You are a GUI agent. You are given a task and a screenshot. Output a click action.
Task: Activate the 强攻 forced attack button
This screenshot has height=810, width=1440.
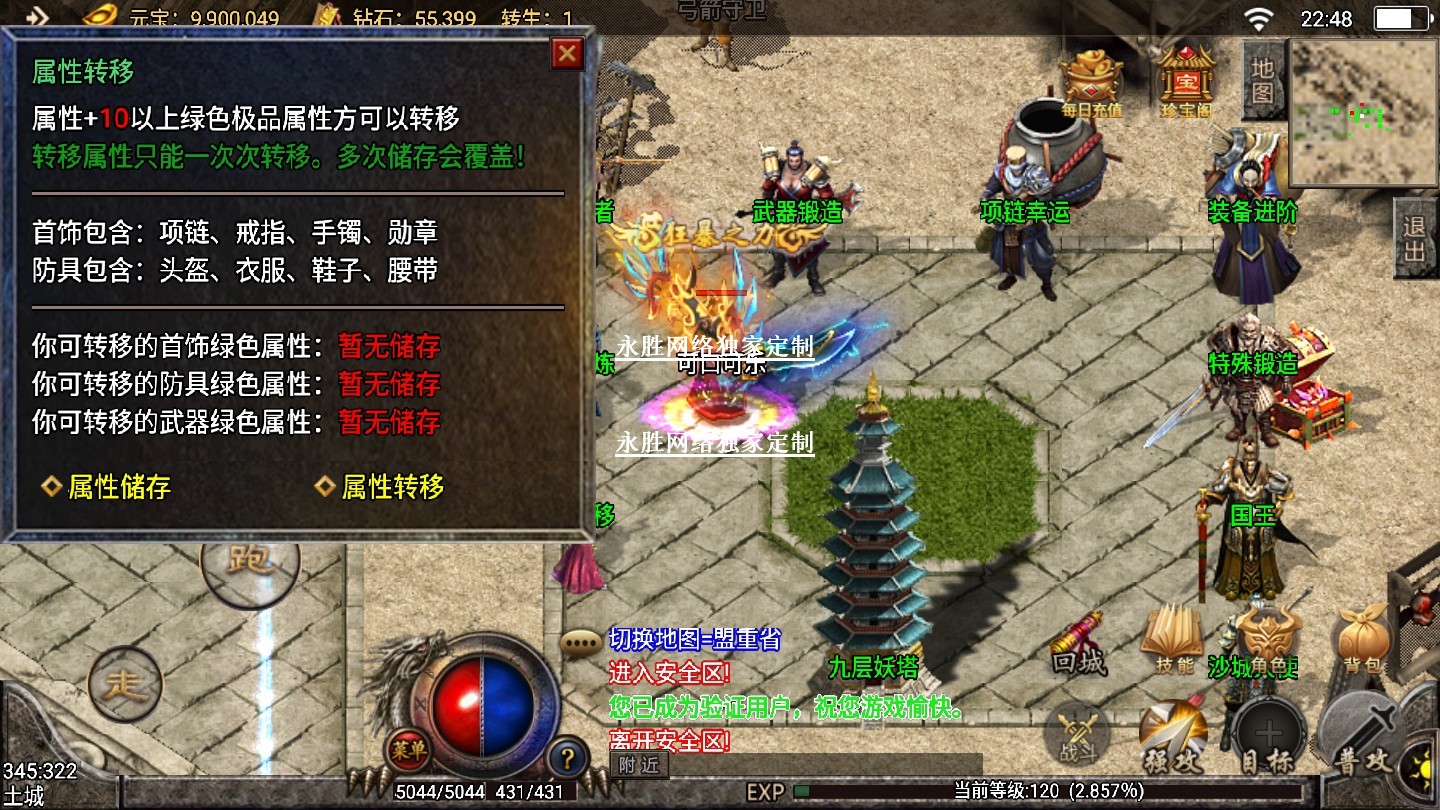click(x=1172, y=738)
